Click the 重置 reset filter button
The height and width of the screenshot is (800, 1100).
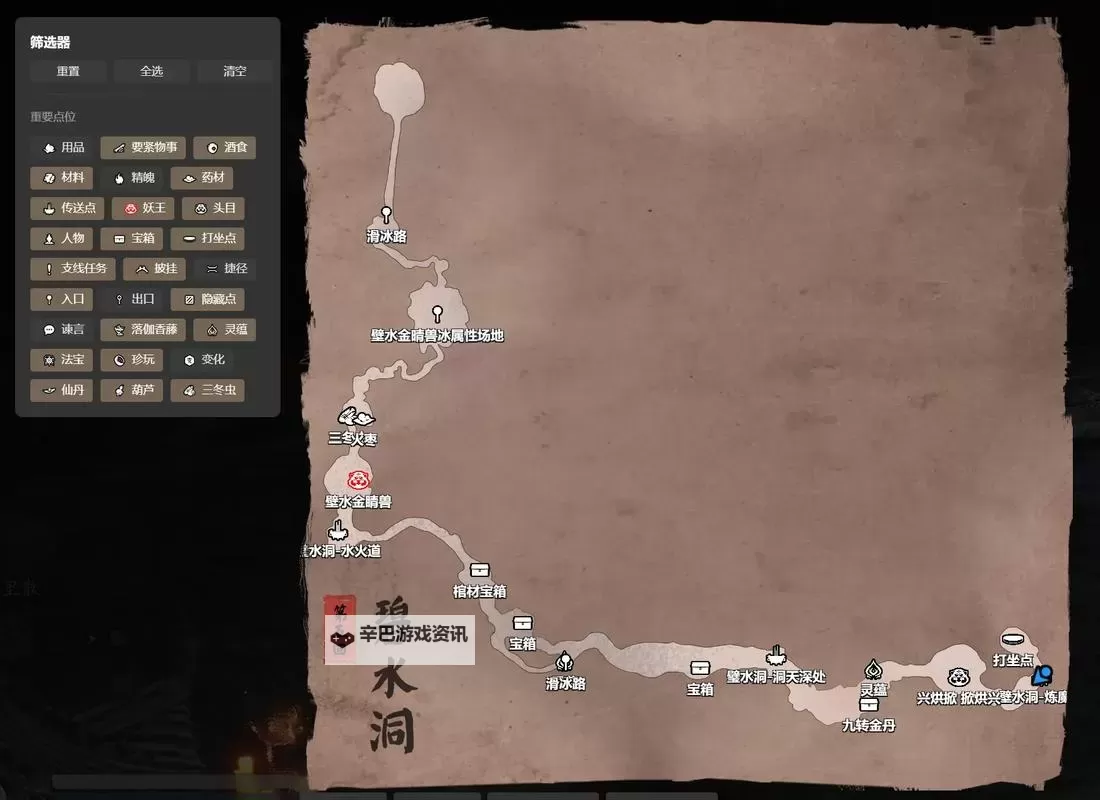tap(68, 71)
